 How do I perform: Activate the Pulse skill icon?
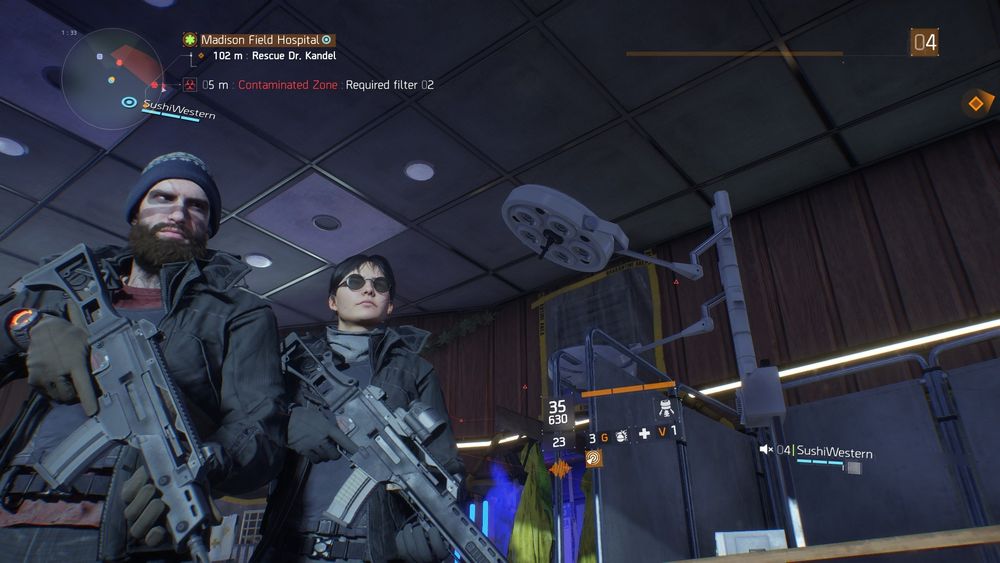click(594, 458)
